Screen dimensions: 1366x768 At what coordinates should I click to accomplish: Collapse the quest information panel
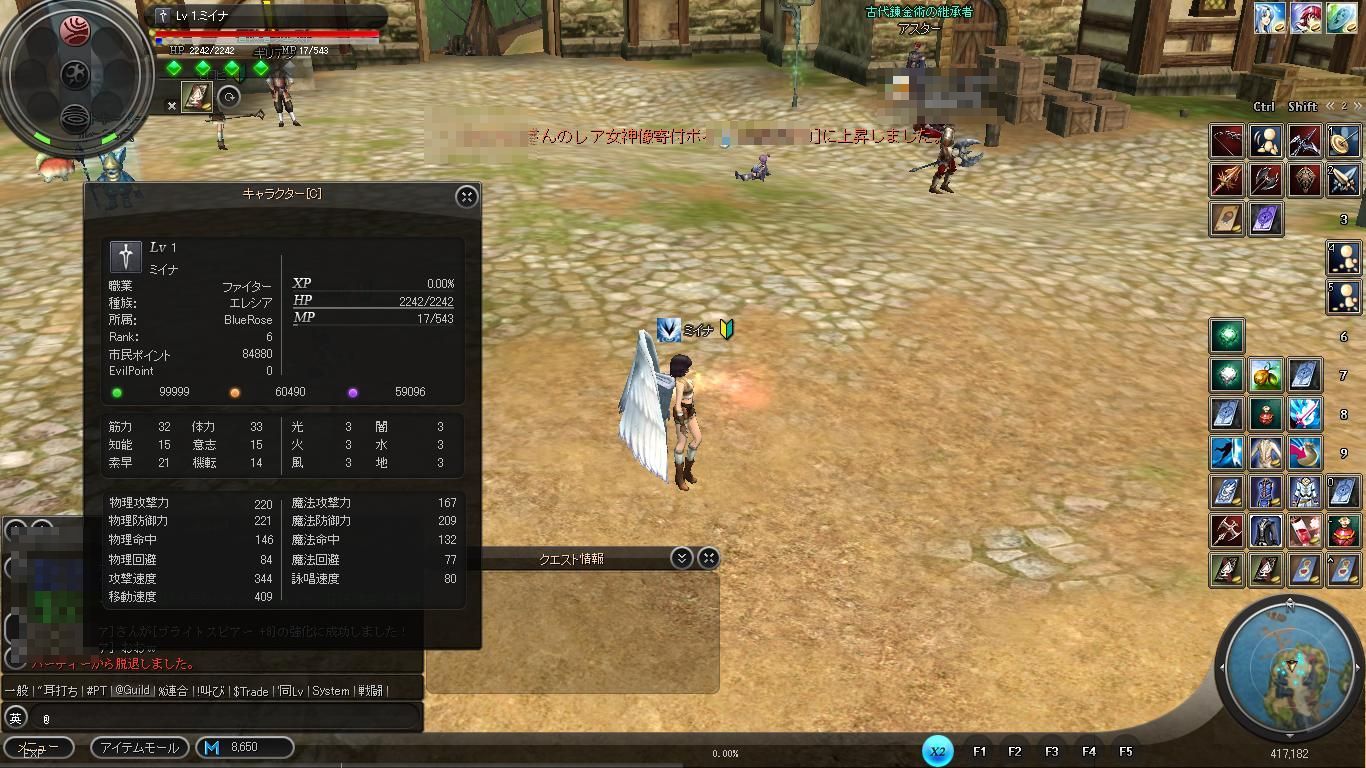(x=682, y=558)
